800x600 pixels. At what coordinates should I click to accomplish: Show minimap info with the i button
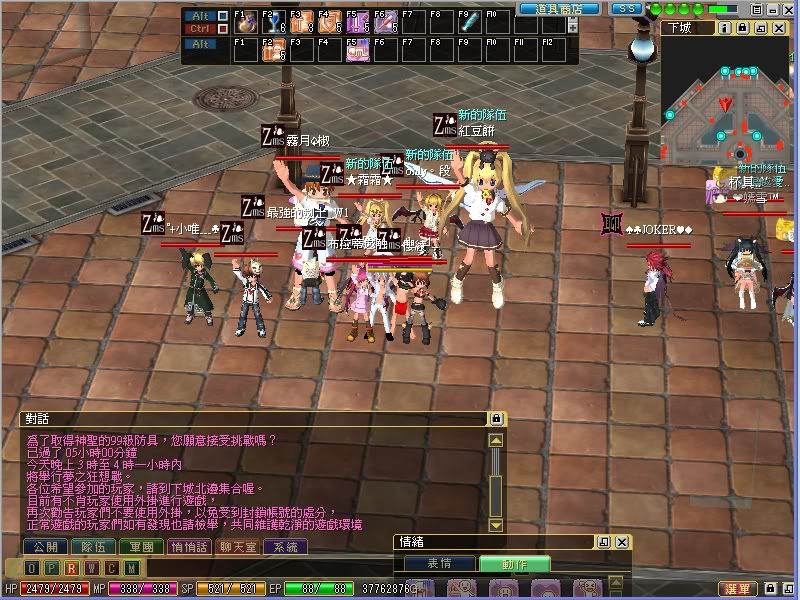[724, 28]
